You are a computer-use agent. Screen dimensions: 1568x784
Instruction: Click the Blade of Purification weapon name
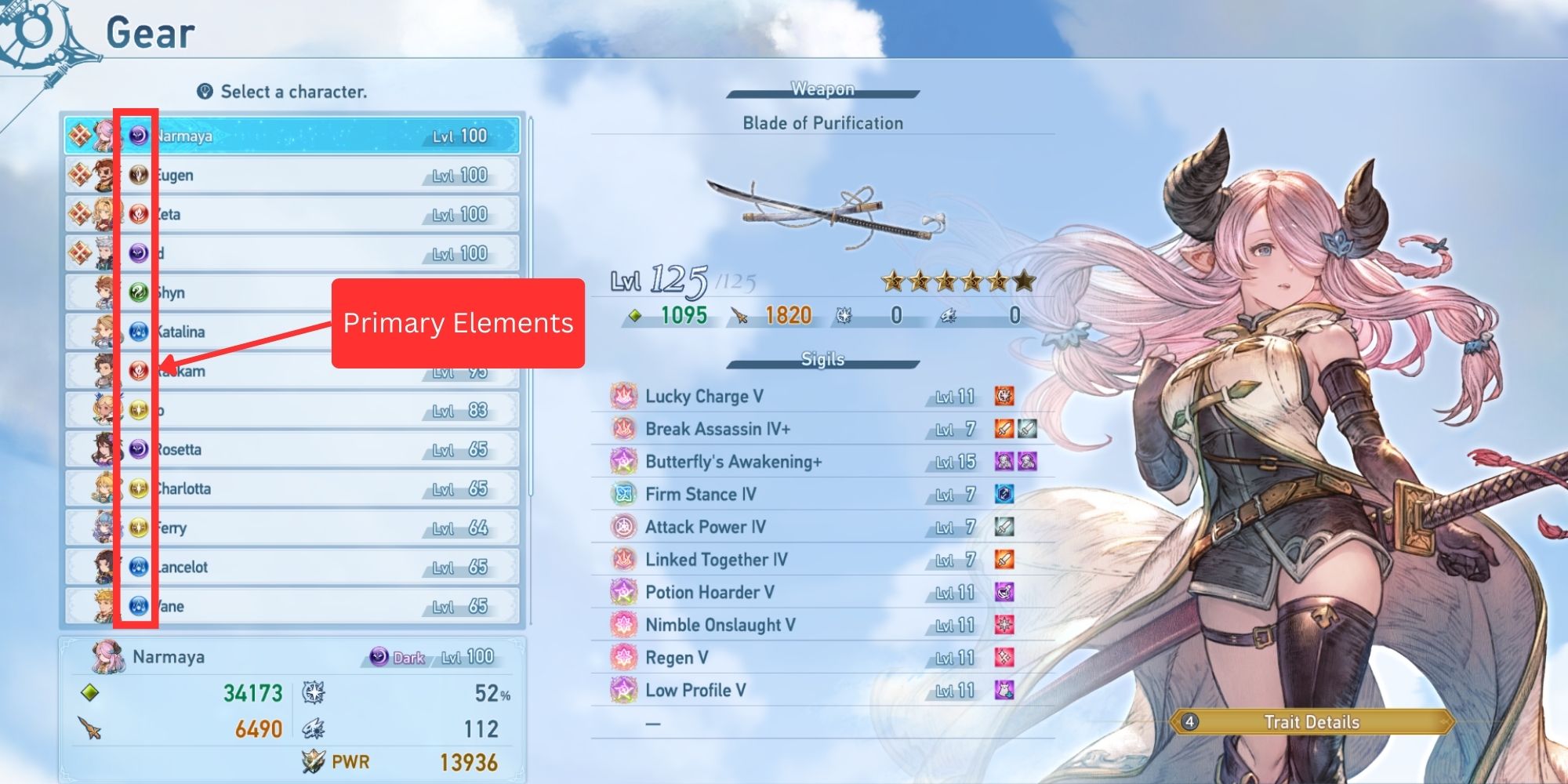[822, 122]
